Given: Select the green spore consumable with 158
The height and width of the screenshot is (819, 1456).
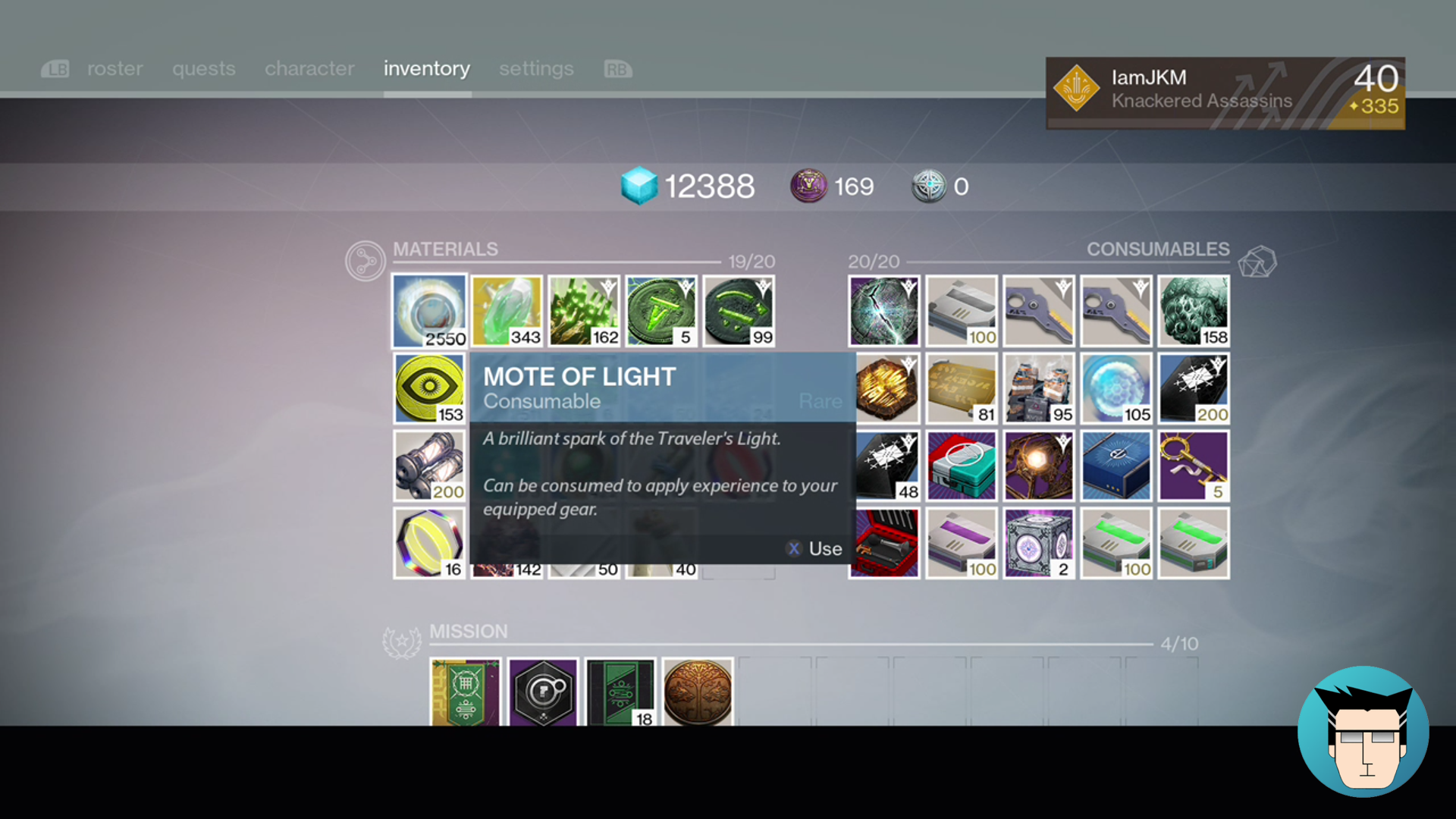Looking at the screenshot, I should click(1194, 312).
